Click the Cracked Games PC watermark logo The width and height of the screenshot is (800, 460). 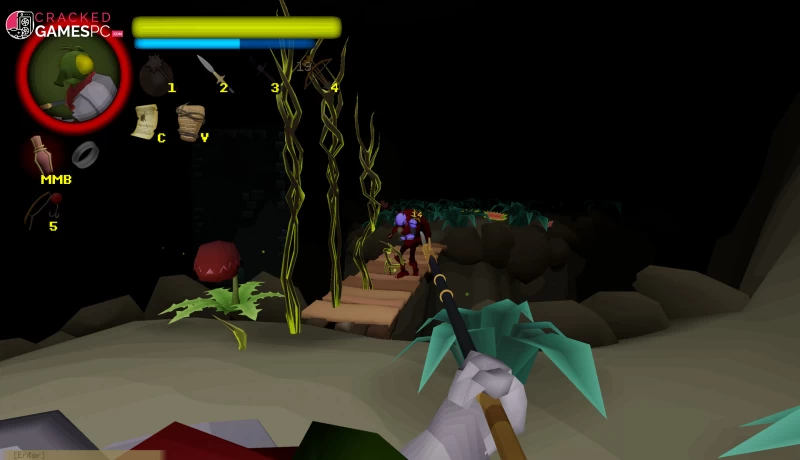coord(62,25)
